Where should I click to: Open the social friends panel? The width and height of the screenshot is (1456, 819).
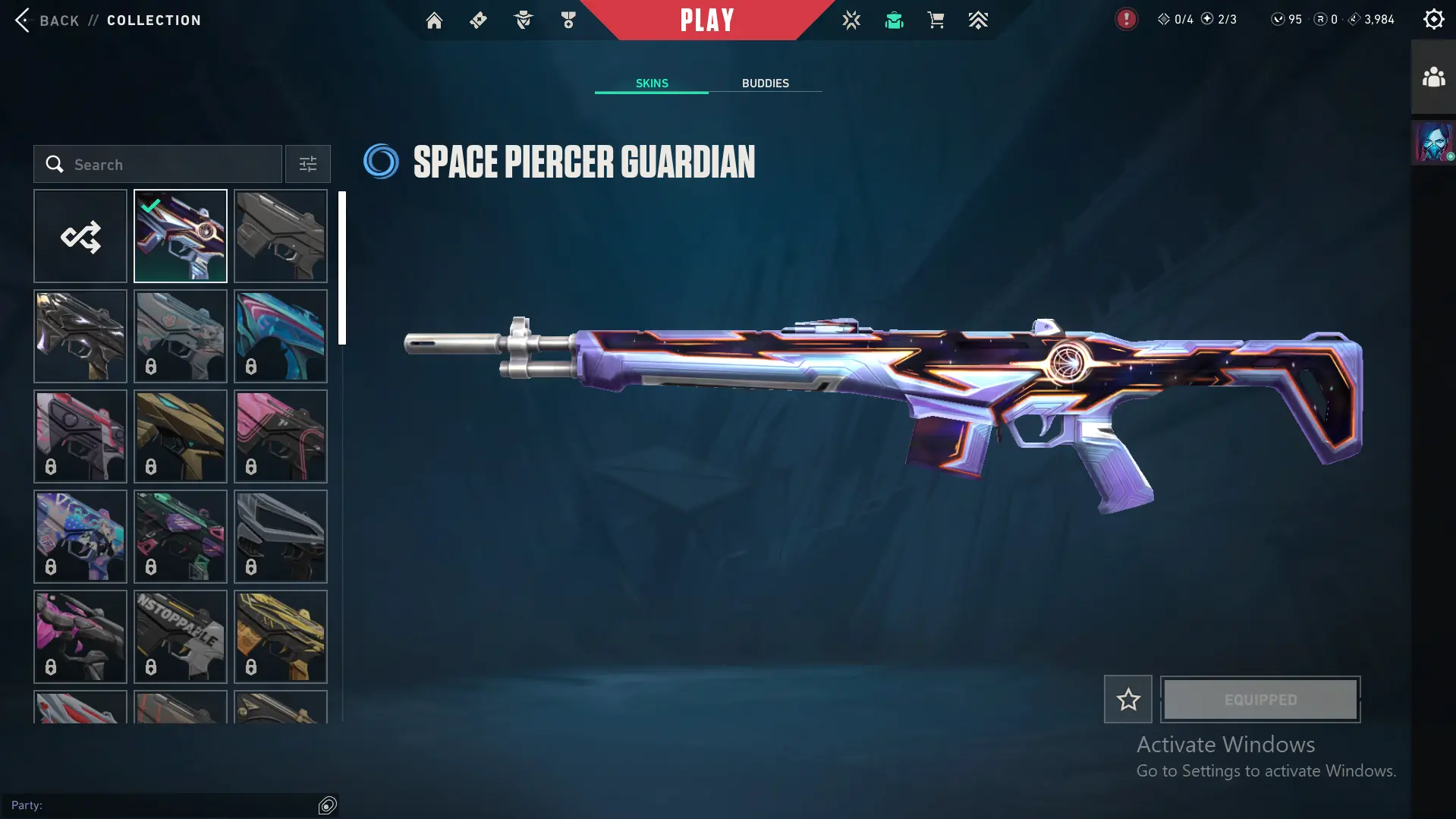coord(1433,77)
